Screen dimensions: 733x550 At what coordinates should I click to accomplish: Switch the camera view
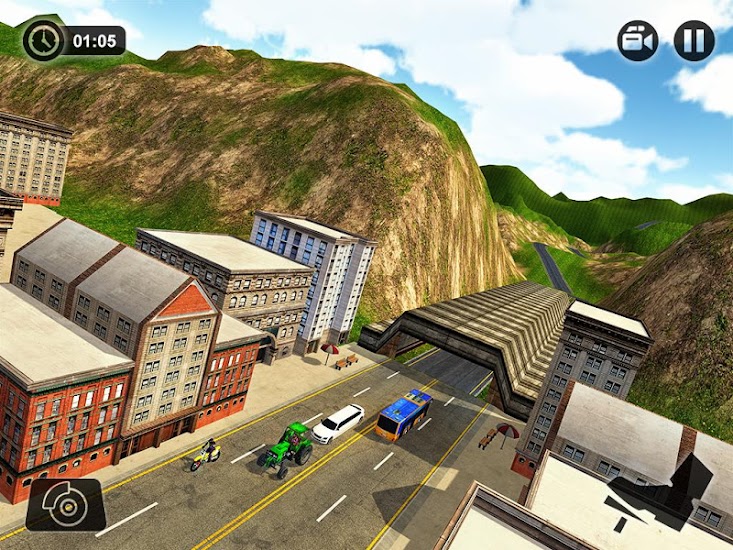[x=637, y=41]
